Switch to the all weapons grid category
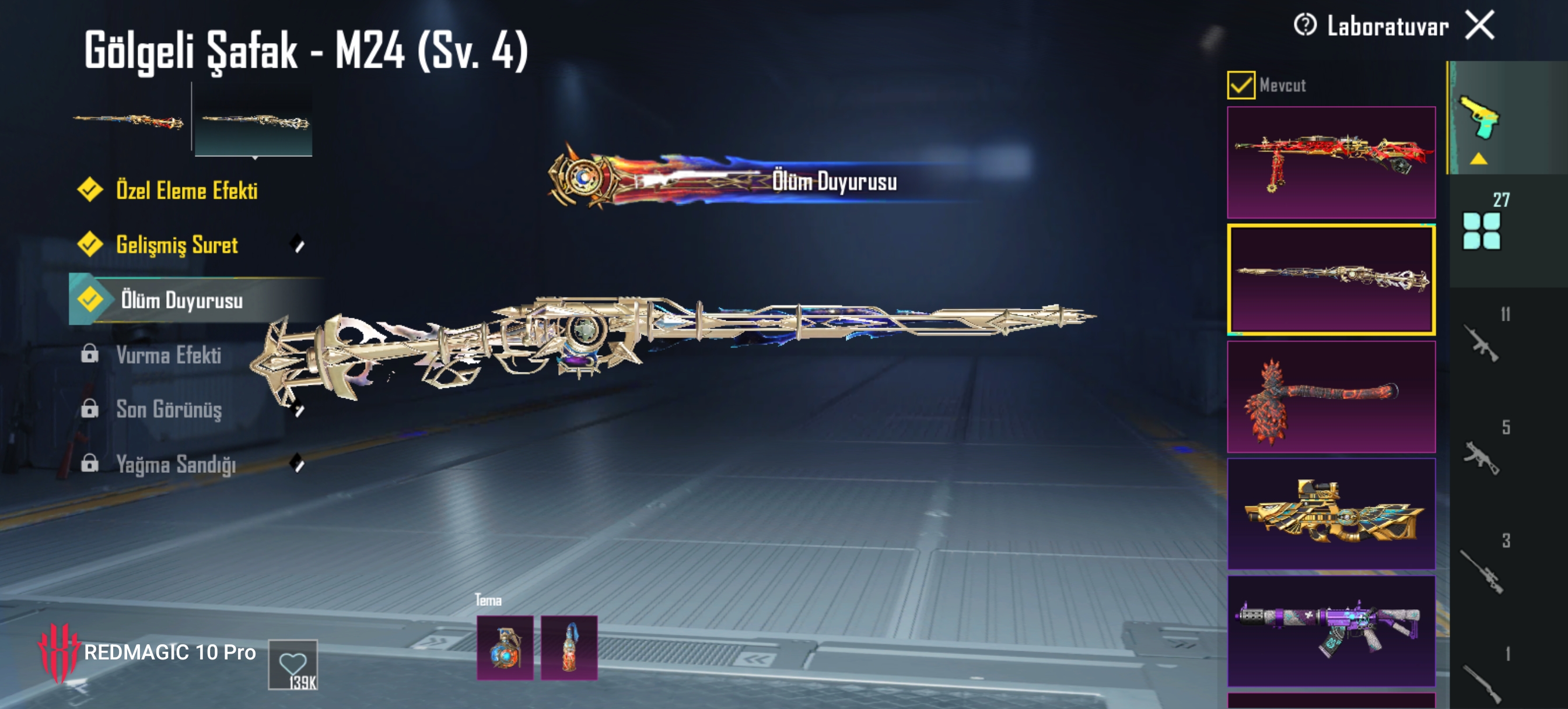 (1481, 230)
